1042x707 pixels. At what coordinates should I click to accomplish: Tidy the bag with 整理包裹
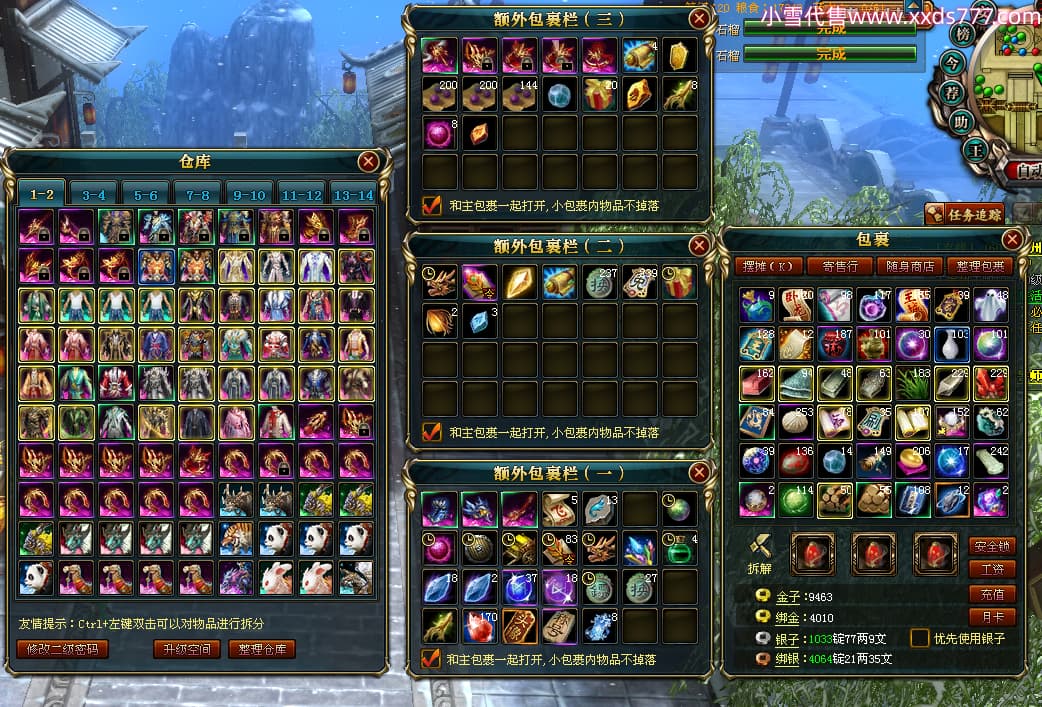coord(980,266)
